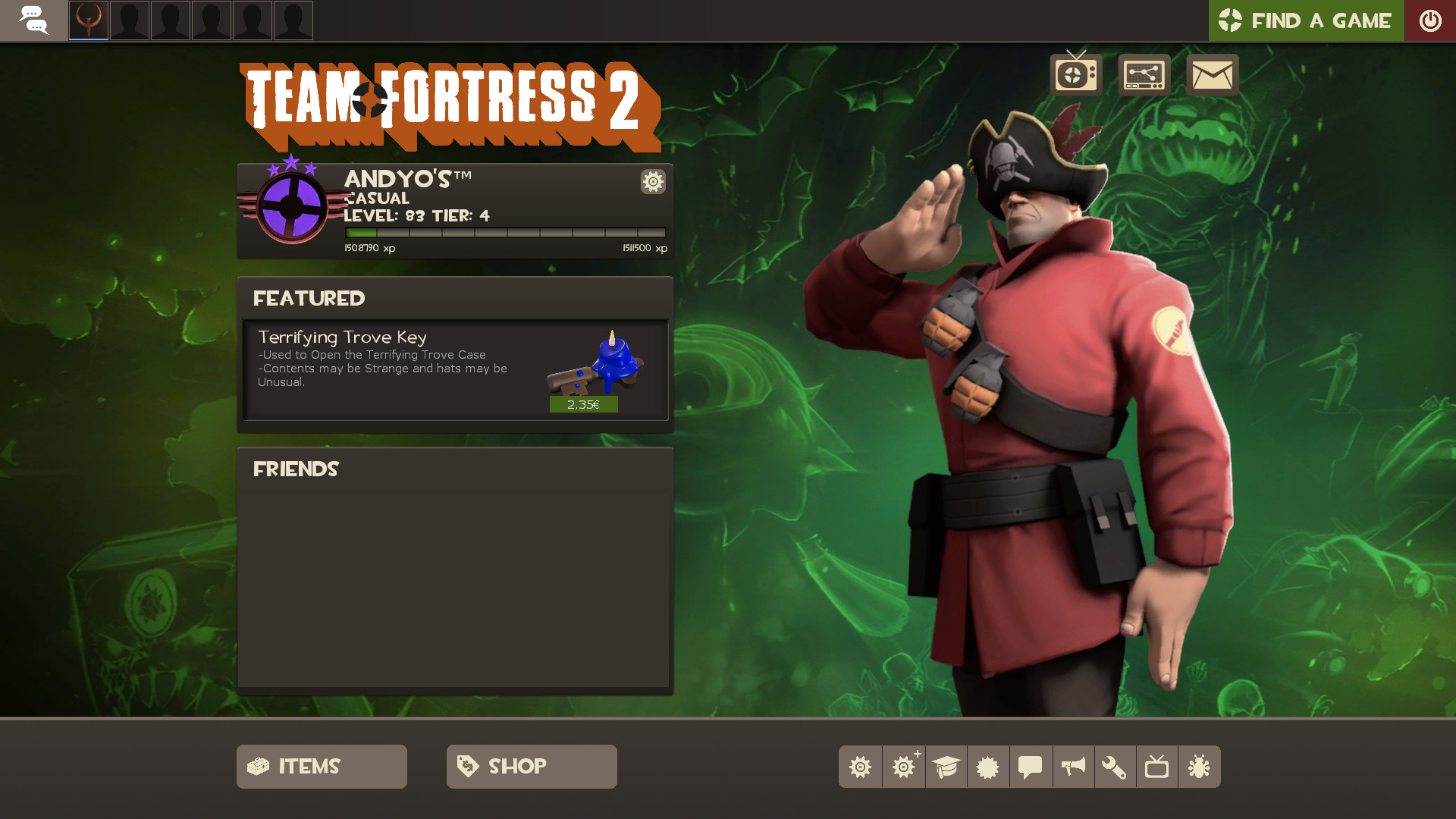Report a bug using the bug icon

pyautogui.click(x=1200, y=767)
